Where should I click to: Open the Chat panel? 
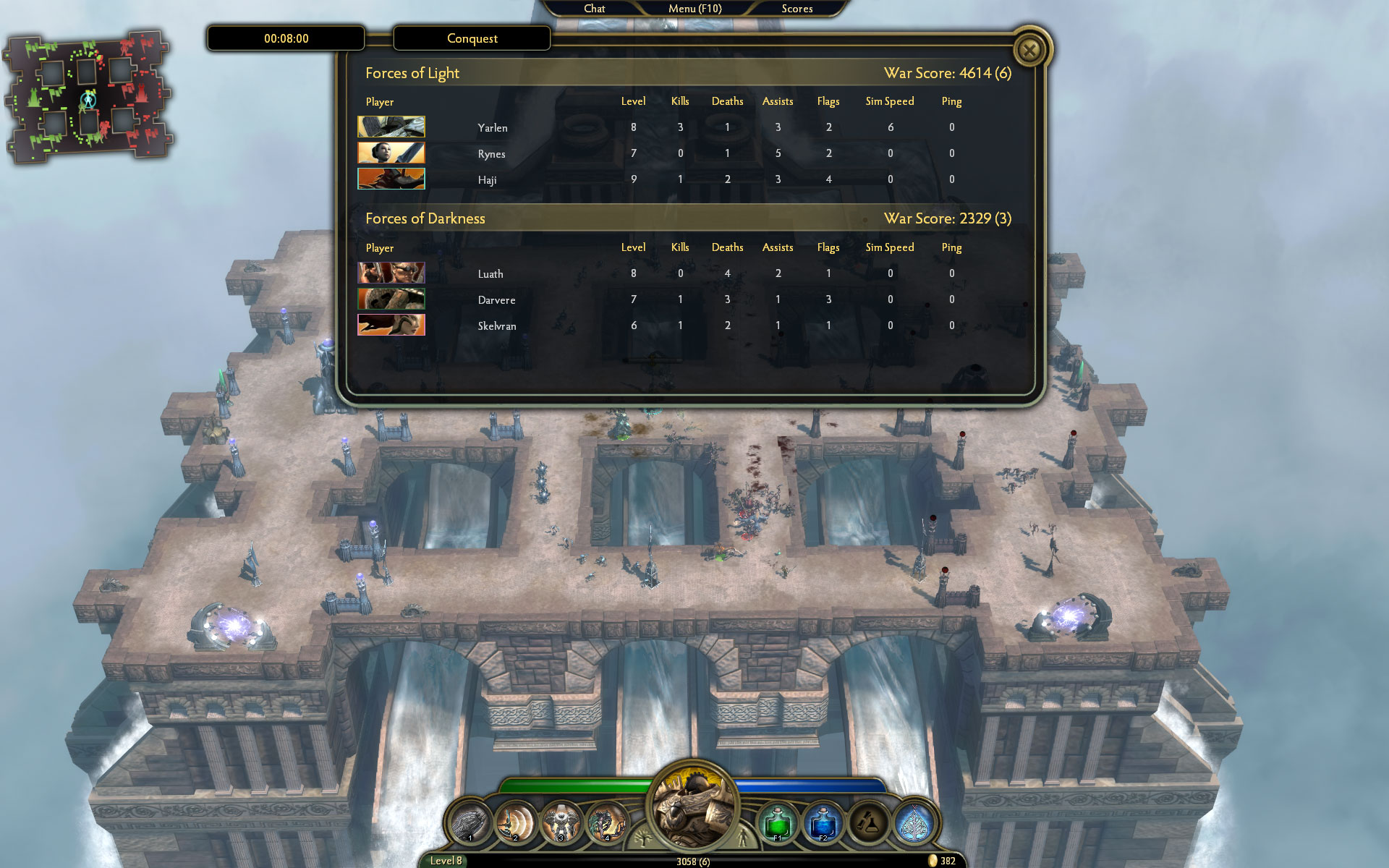[x=595, y=9]
